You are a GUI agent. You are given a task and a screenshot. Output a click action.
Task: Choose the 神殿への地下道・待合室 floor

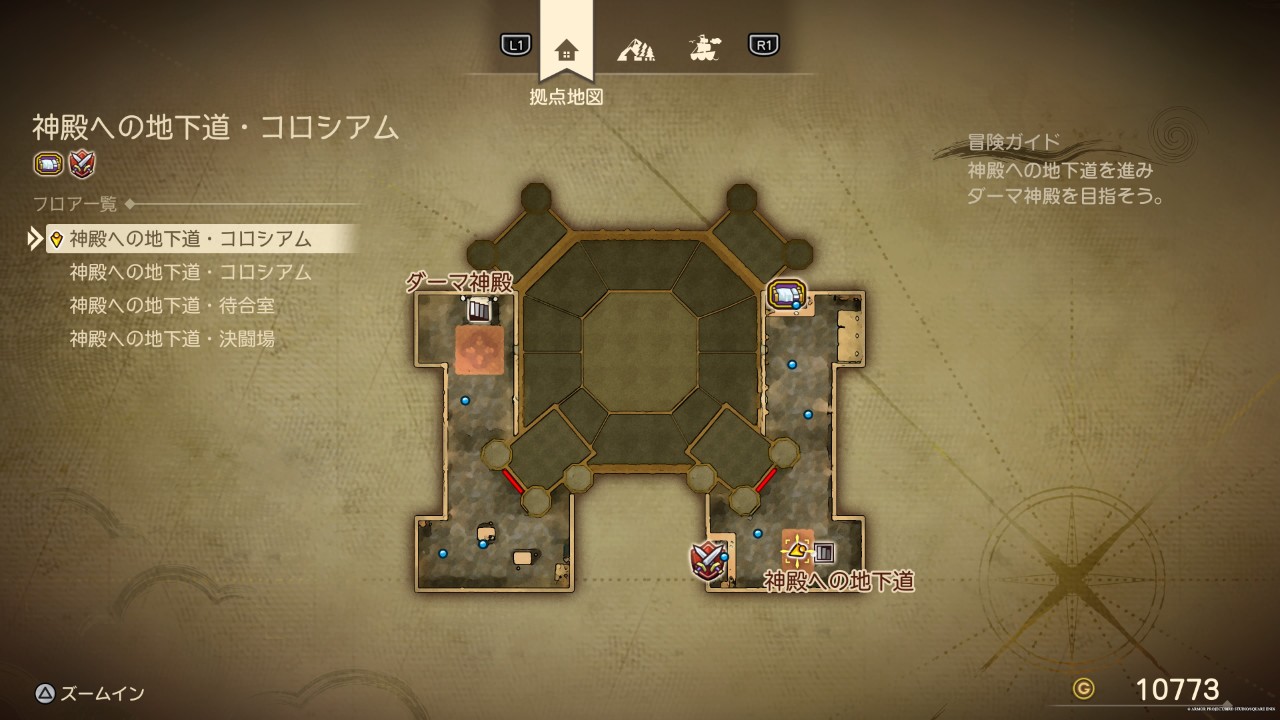[x=172, y=305]
